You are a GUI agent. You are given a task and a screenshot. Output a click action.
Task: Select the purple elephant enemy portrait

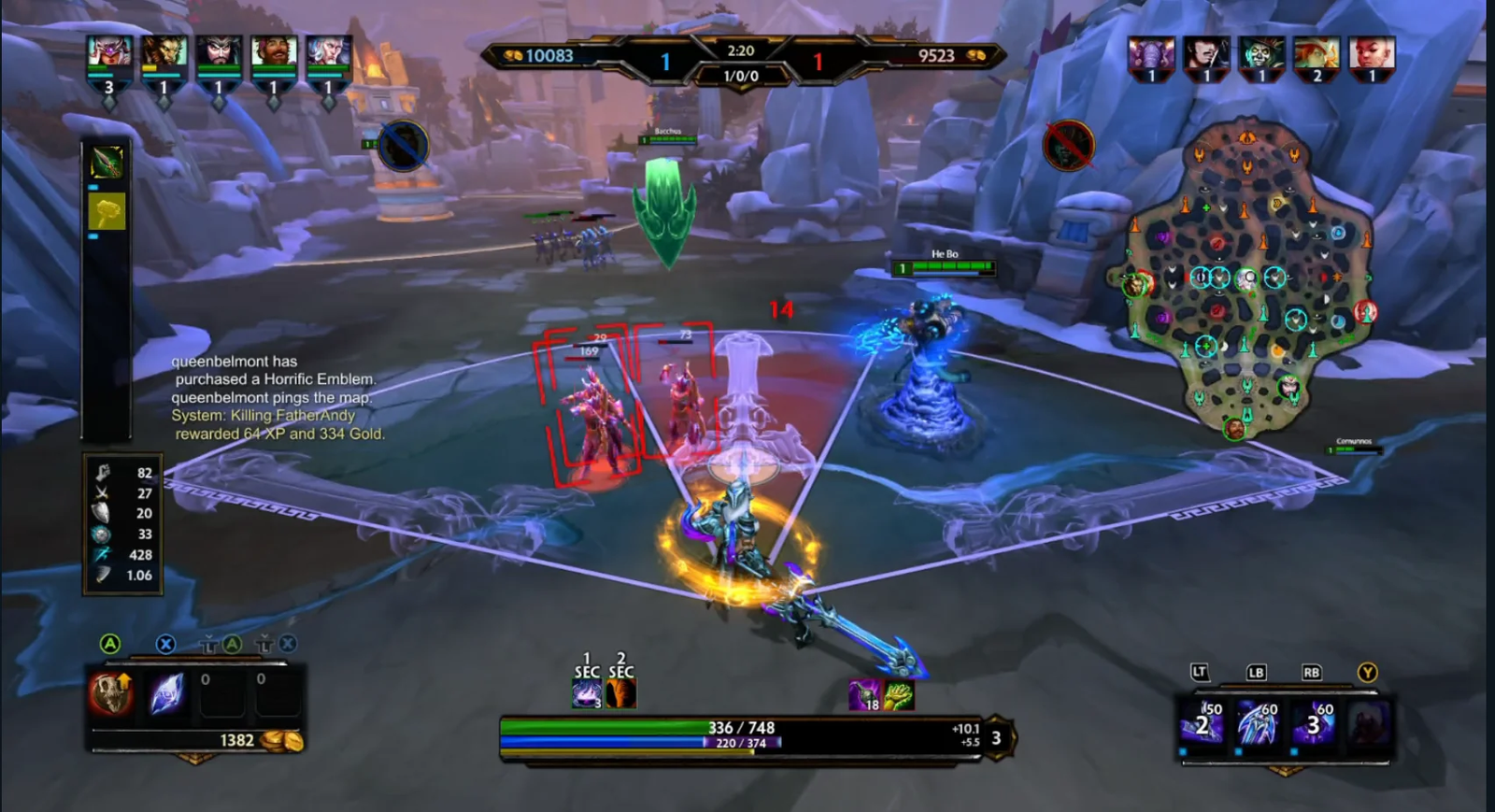pos(1150,53)
